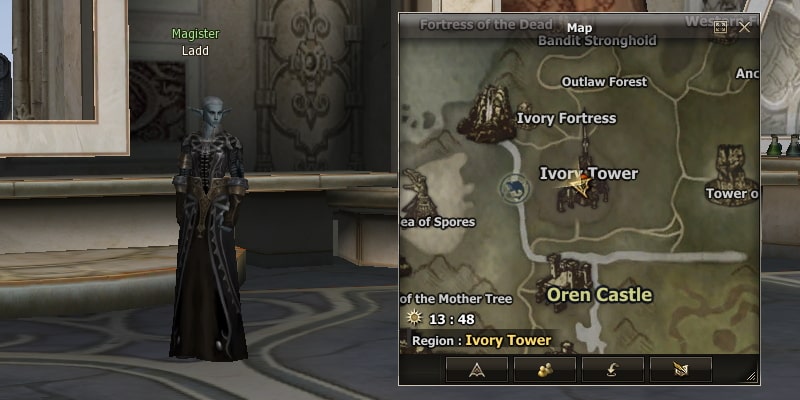Click the triangle emblem button under the map
Viewport: 800px width, 400px height.
pos(476,368)
